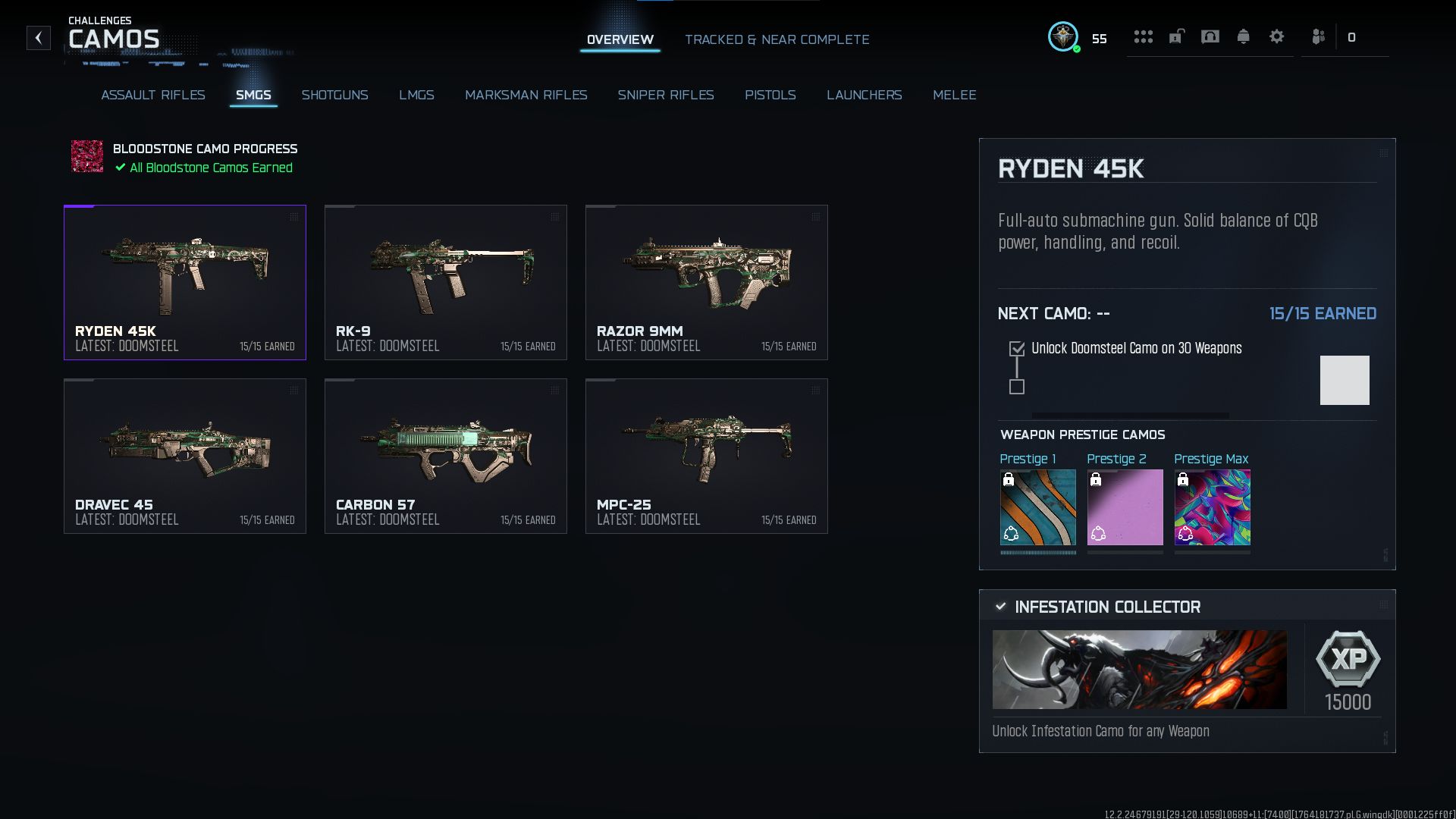Switch to Sniper Rifles category
Screen dimensions: 1456x819
pos(665,95)
